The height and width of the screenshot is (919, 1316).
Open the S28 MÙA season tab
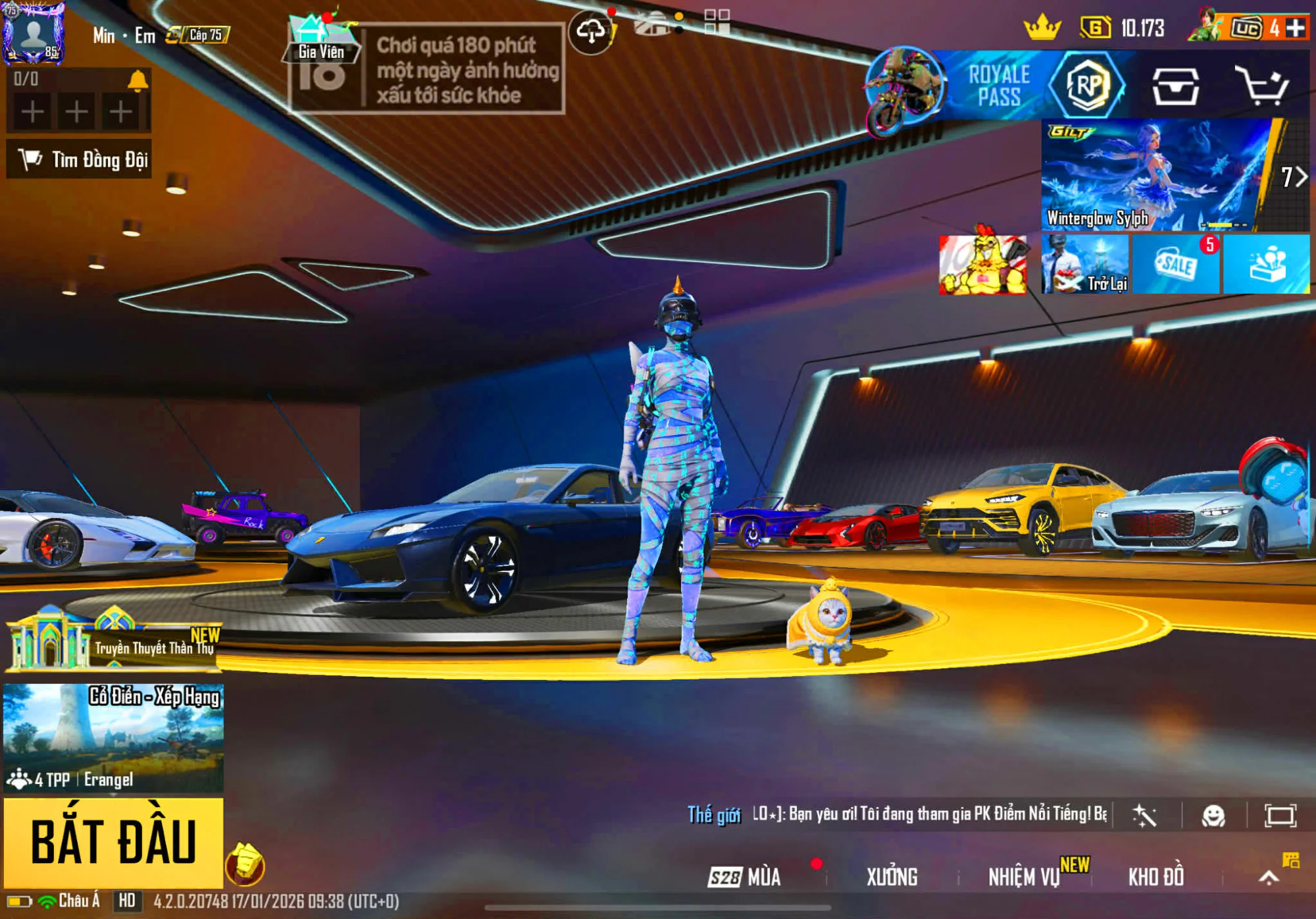pyautogui.click(x=746, y=877)
